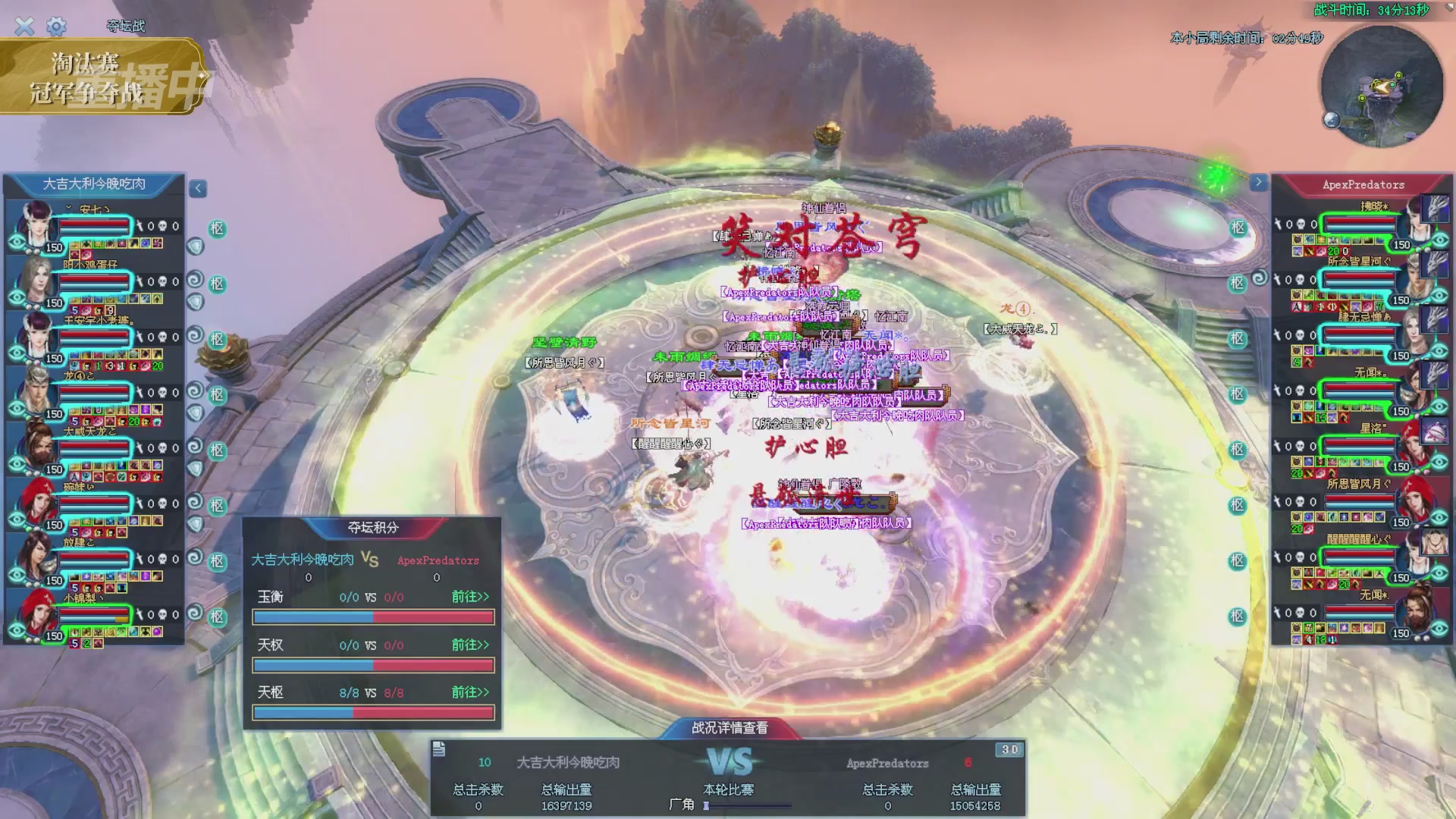Open the circular minimap
1456x819 pixels.
[1381, 87]
